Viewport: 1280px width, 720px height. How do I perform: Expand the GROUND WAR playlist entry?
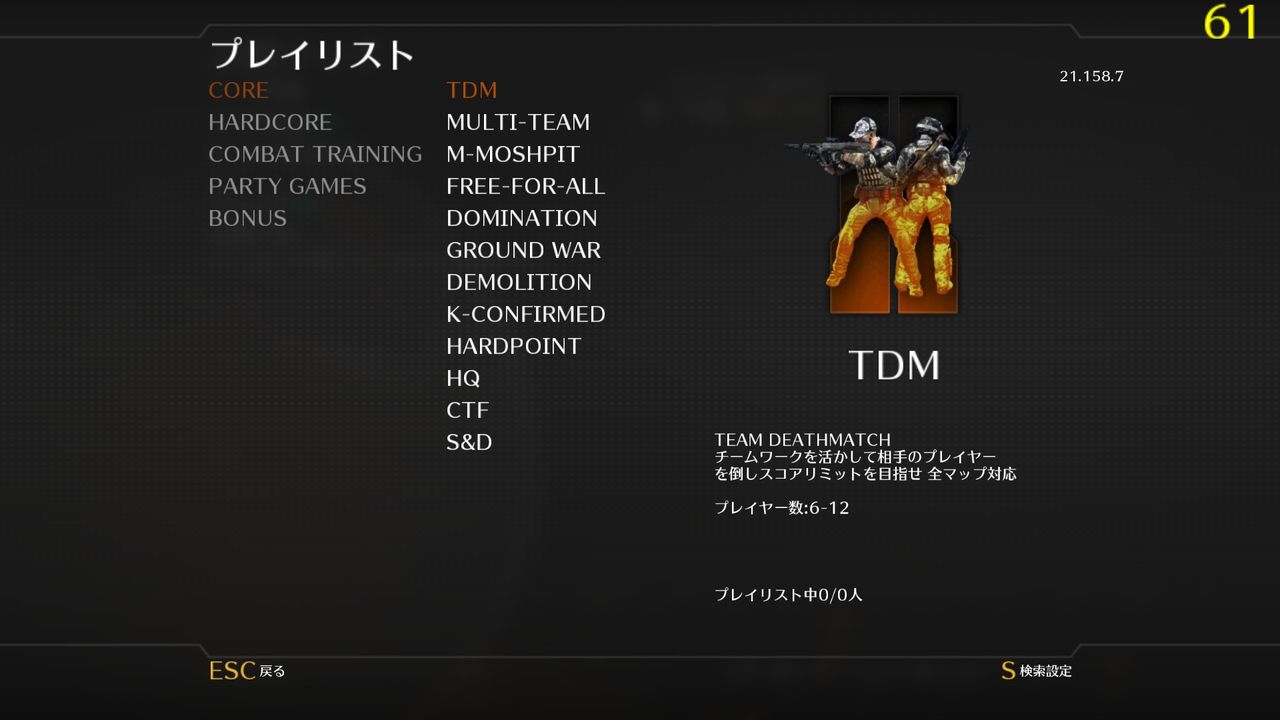(524, 250)
